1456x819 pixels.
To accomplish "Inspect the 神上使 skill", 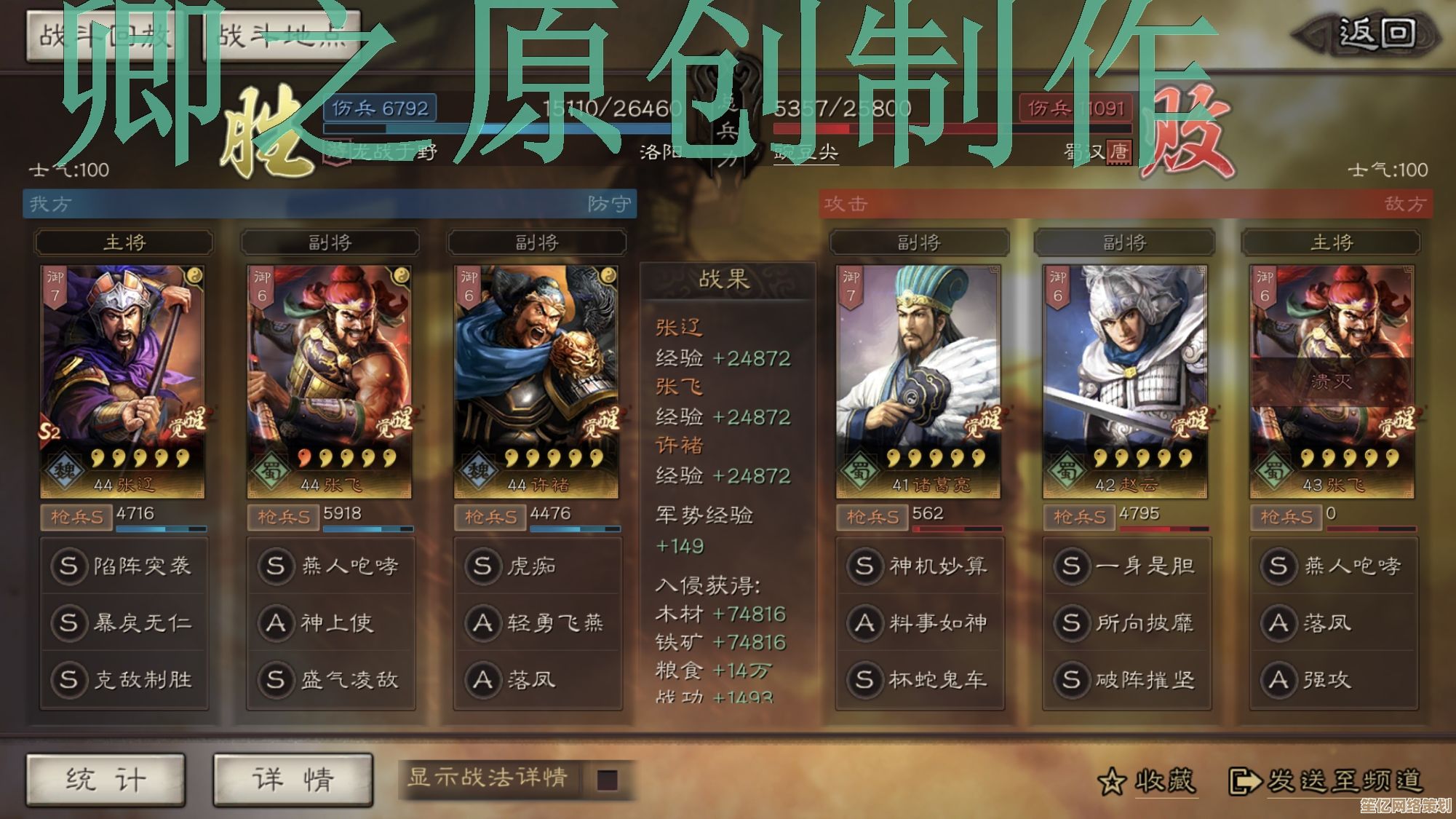I will pyautogui.click(x=330, y=622).
